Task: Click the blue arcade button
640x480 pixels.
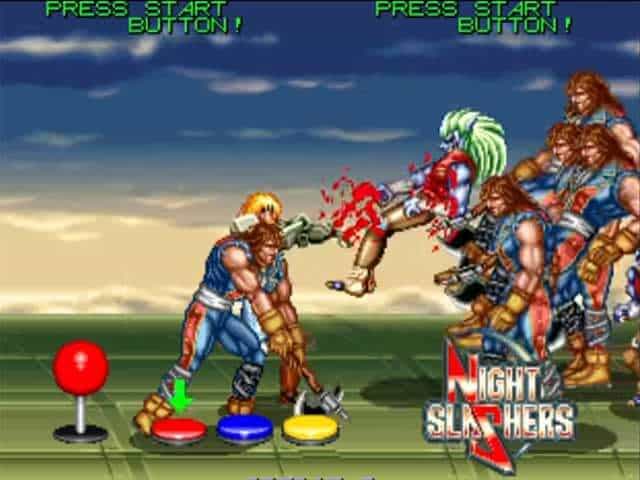Action: pos(245,428)
